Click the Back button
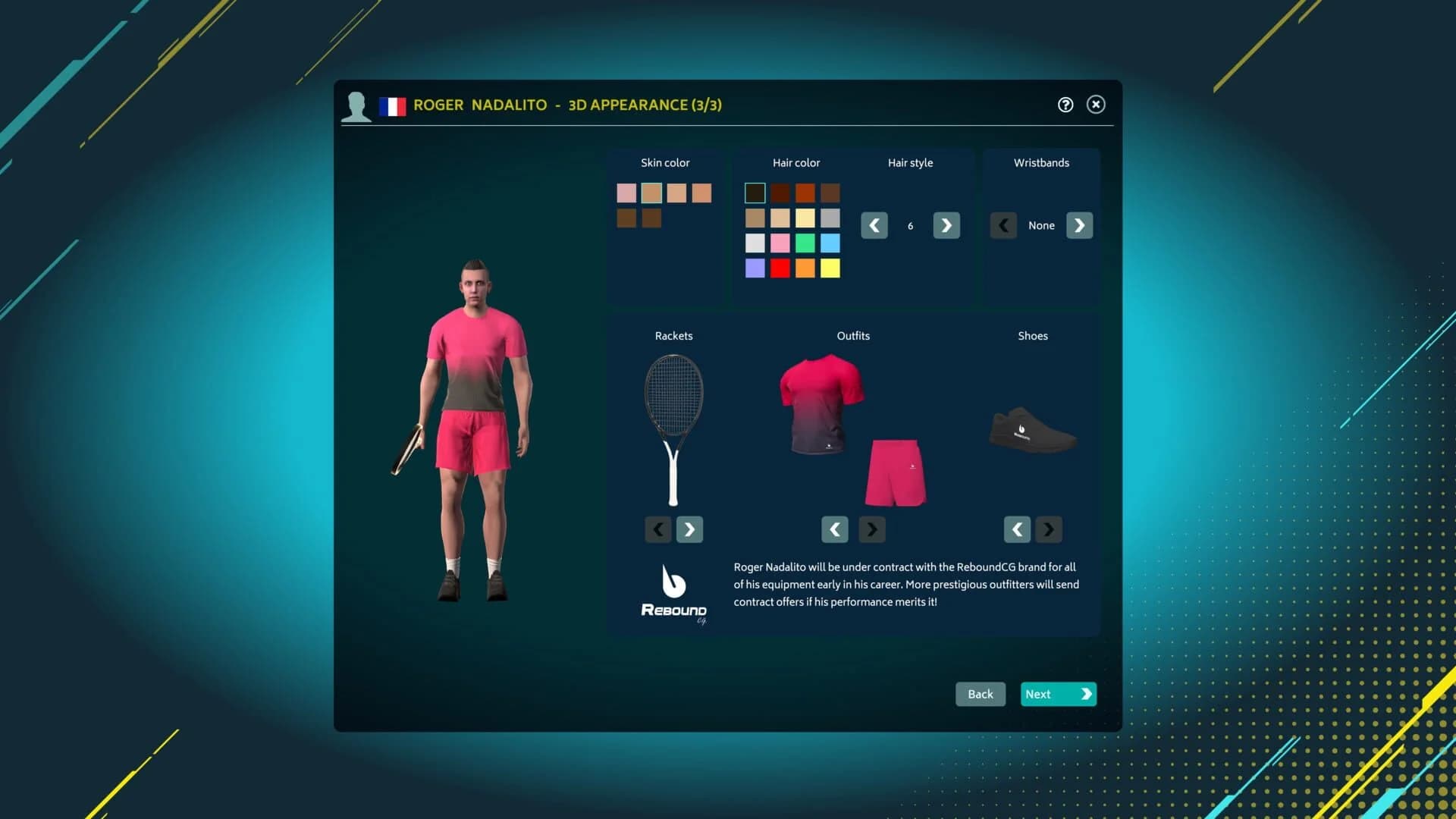Viewport: 1456px width, 819px height. (980, 694)
